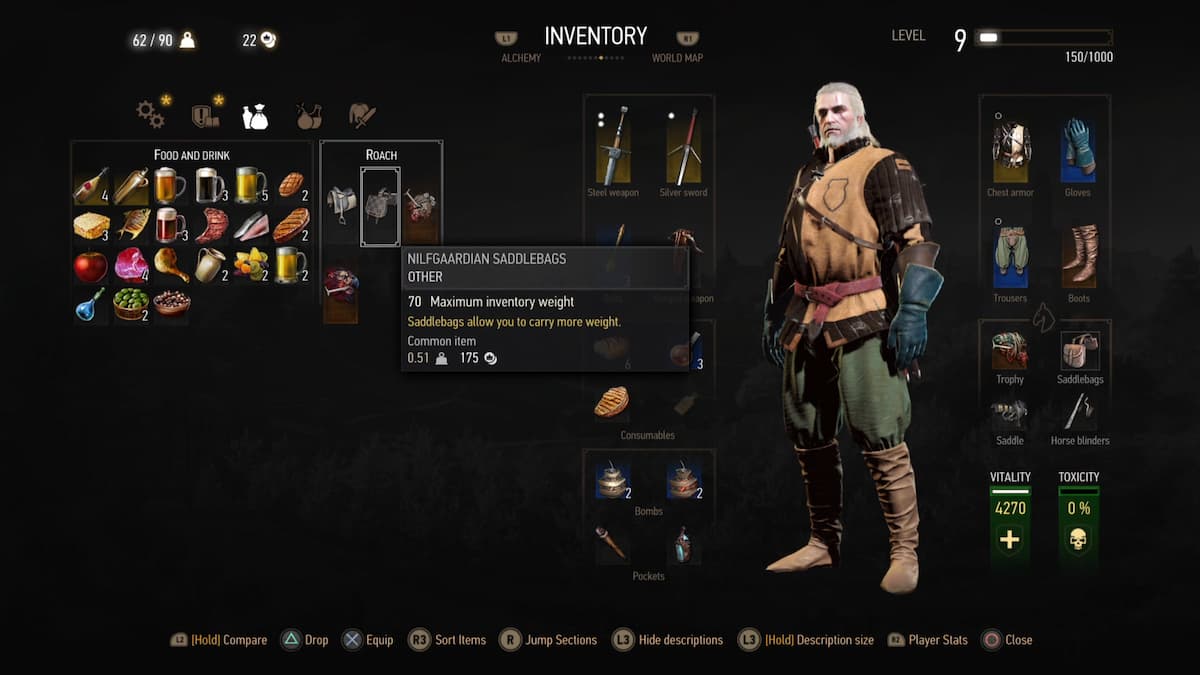Pick the honeycomb item
The width and height of the screenshot is (1200, 675).
(x=91, y=225)
